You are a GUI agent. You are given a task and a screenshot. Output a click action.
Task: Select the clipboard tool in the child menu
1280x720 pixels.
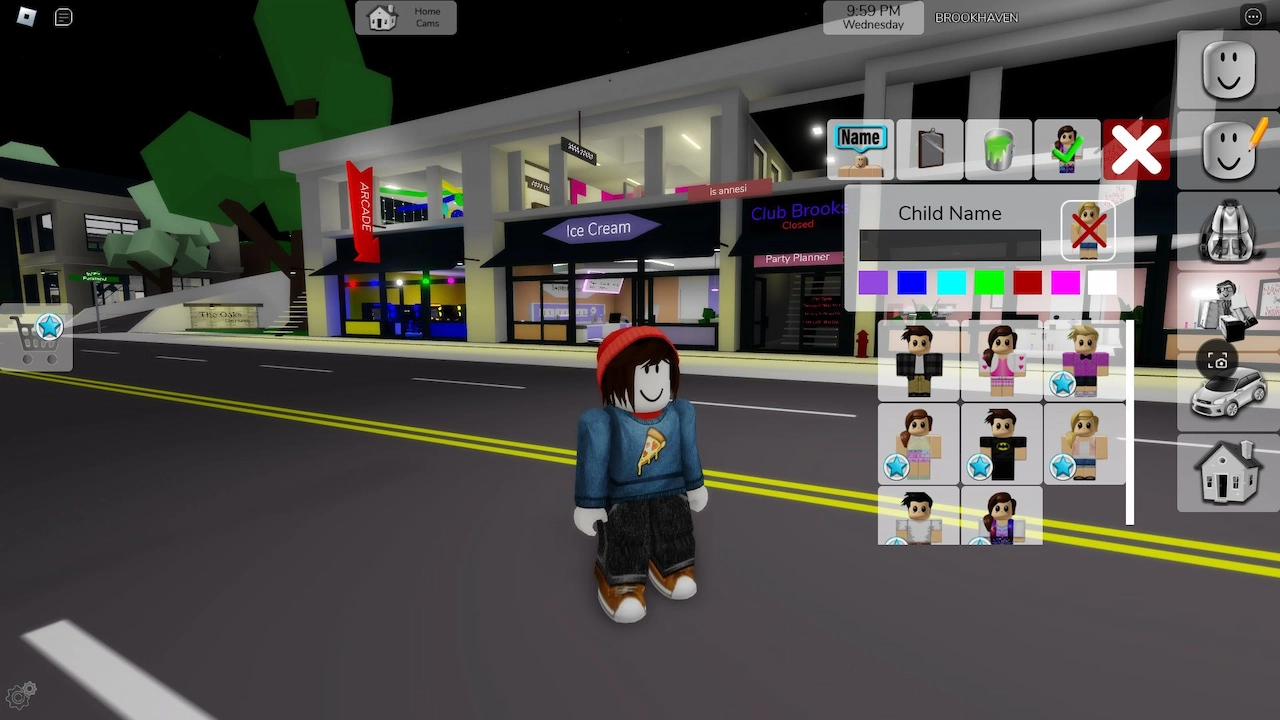[929, 150]
